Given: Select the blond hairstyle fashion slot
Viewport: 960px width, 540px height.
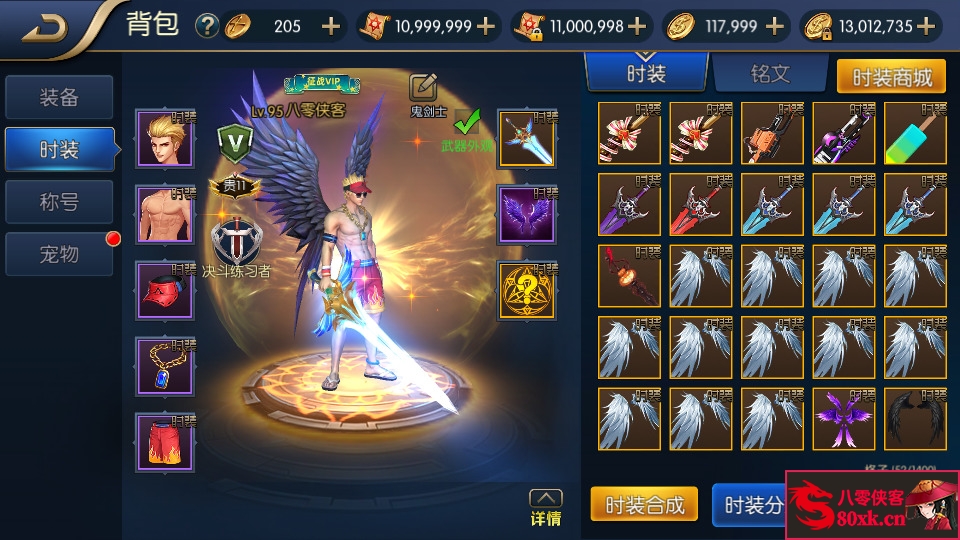Looking at the screenshot, I should coord(166,140).
